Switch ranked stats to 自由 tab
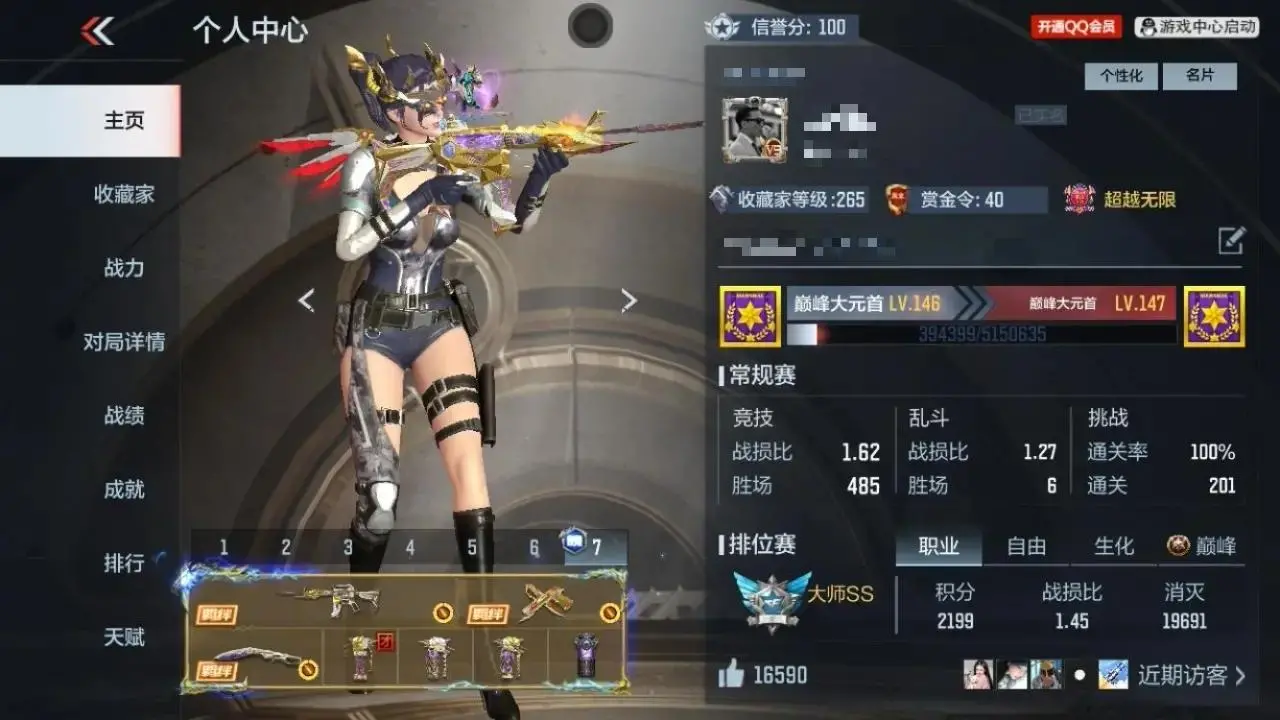Viewport: 1280px width, 720px height. [1026, 546]
